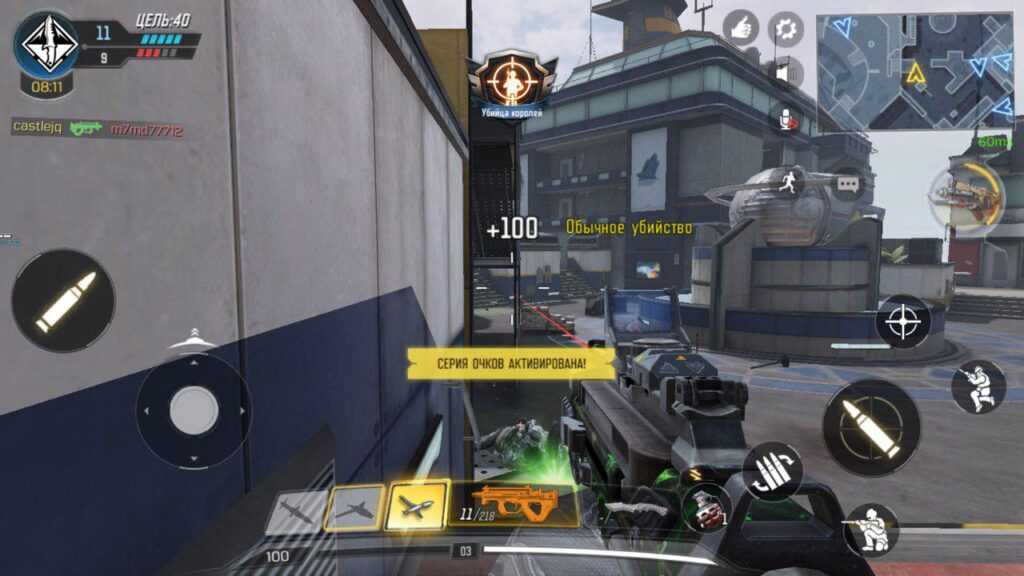Open the gear settings menu
Image resolution: width=1024 pixels, height=576 pixels.
pos(787,28)
